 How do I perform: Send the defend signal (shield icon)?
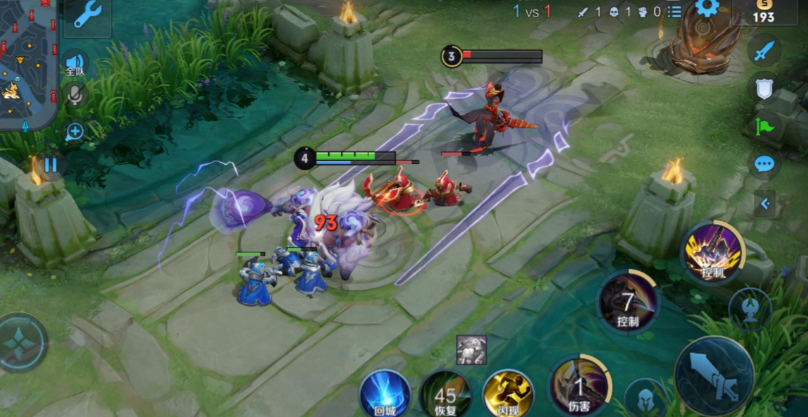[764, 89]
